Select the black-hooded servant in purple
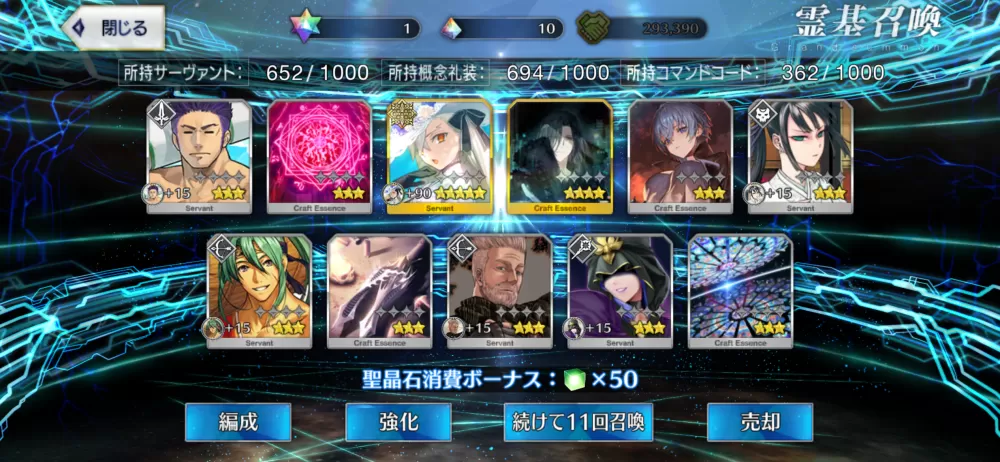The width and height of the screenshot is (1000, 462). (x=619, y=290)
